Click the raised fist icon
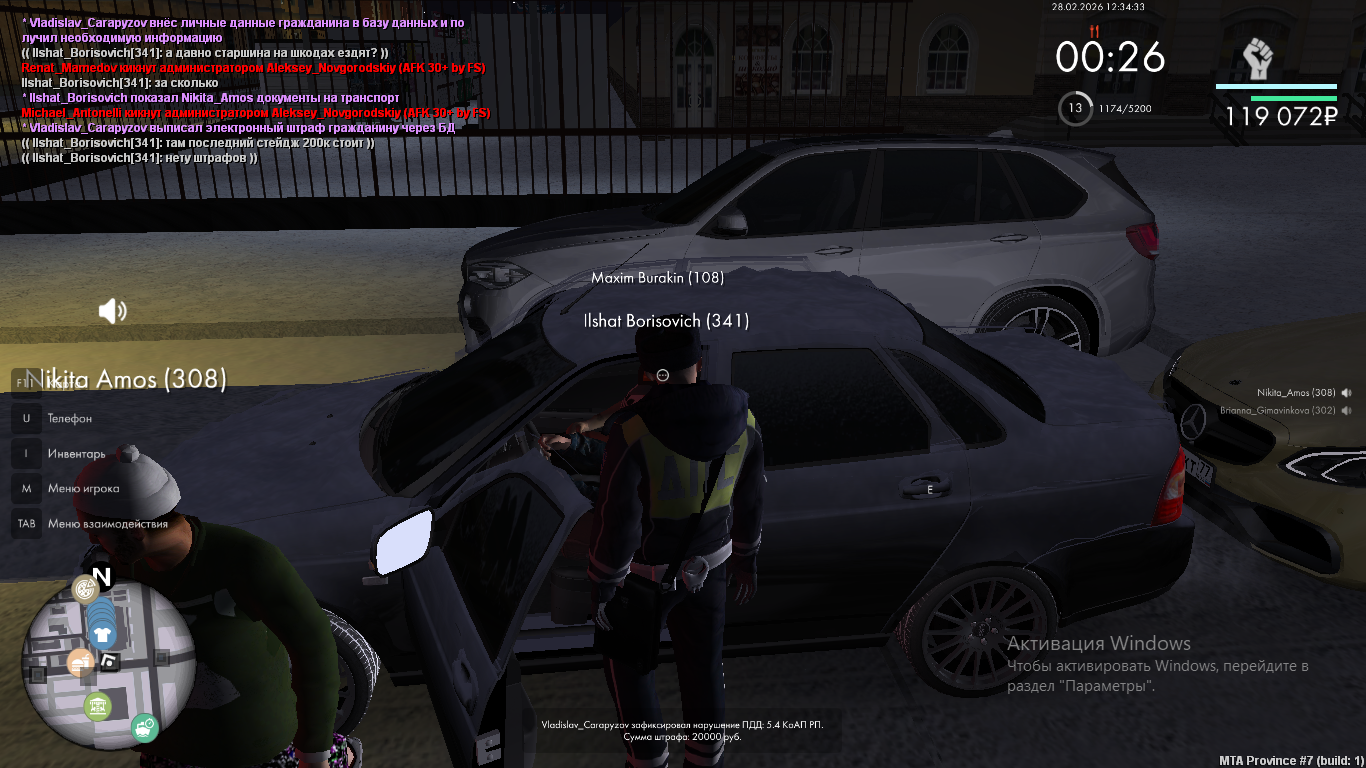Image resolution: width=1366 pixels, height=768 pixels. (1258, 60)
